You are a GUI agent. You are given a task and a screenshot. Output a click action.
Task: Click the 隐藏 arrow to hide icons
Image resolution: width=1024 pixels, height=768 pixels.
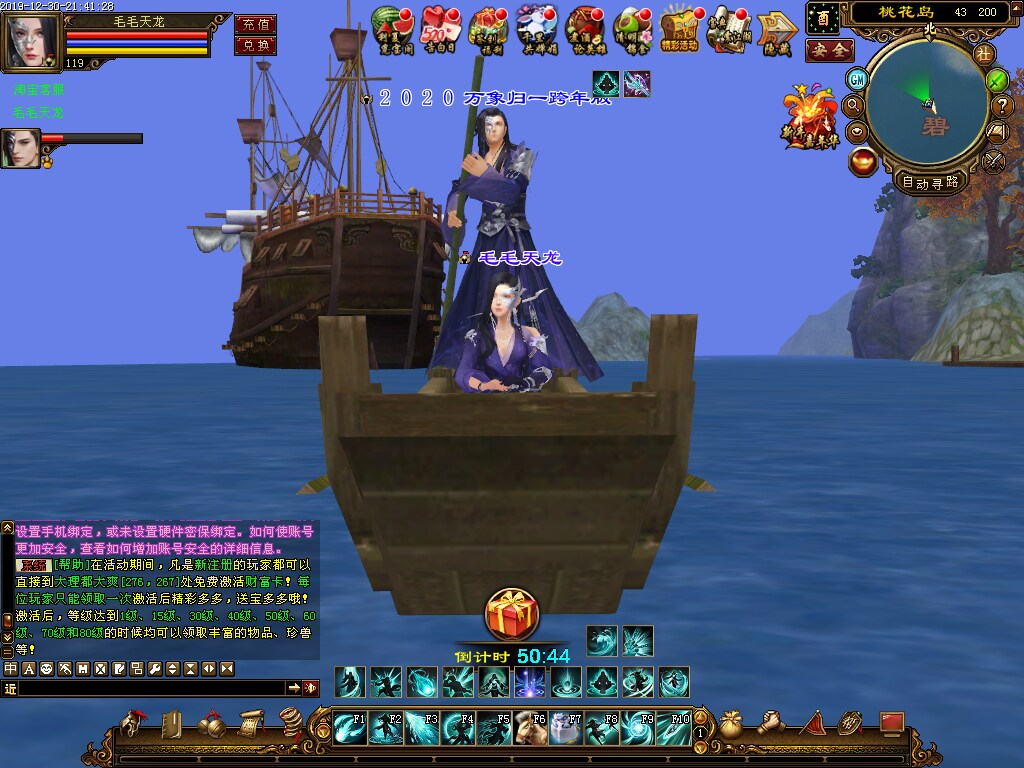(775, 29)
